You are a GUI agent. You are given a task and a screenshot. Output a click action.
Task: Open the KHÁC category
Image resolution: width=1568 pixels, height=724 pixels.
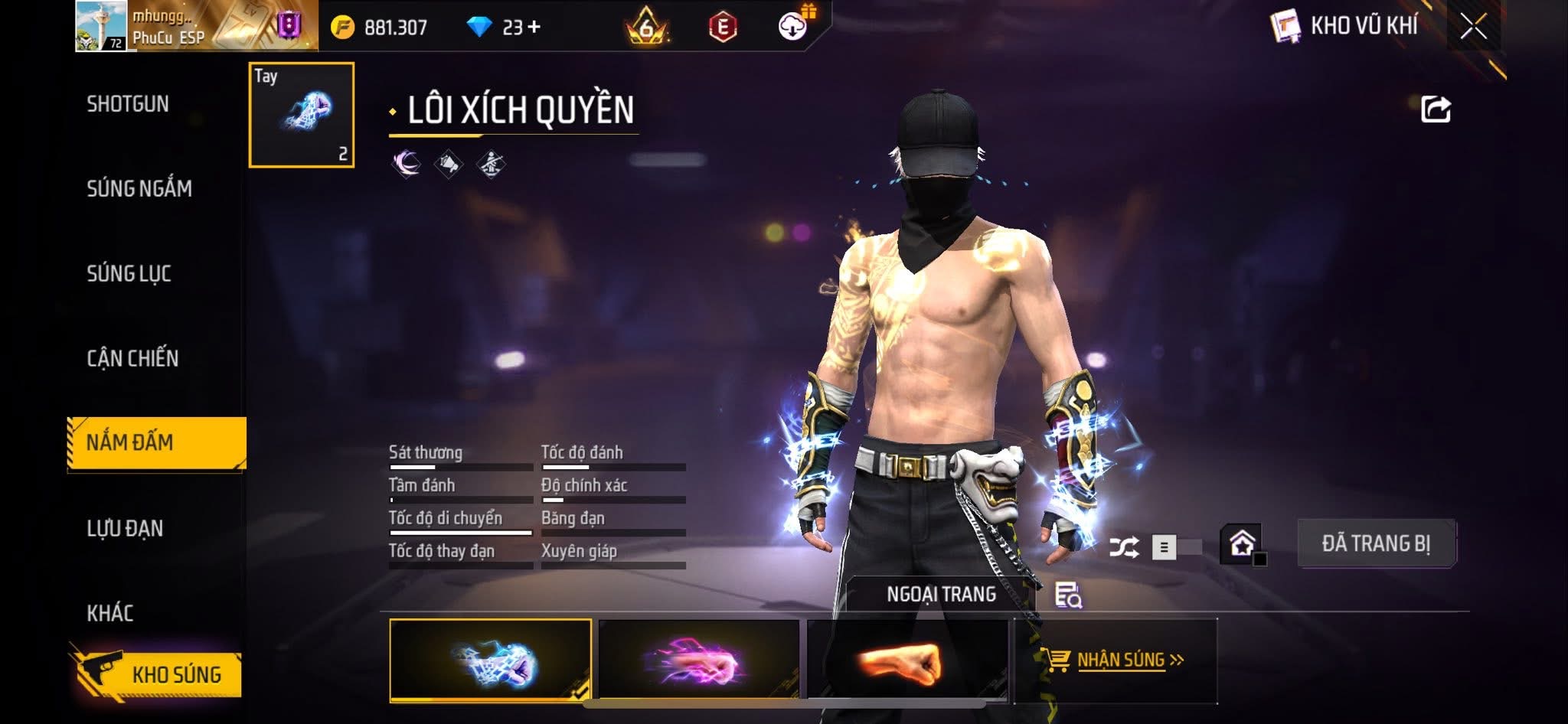(110, 613)
